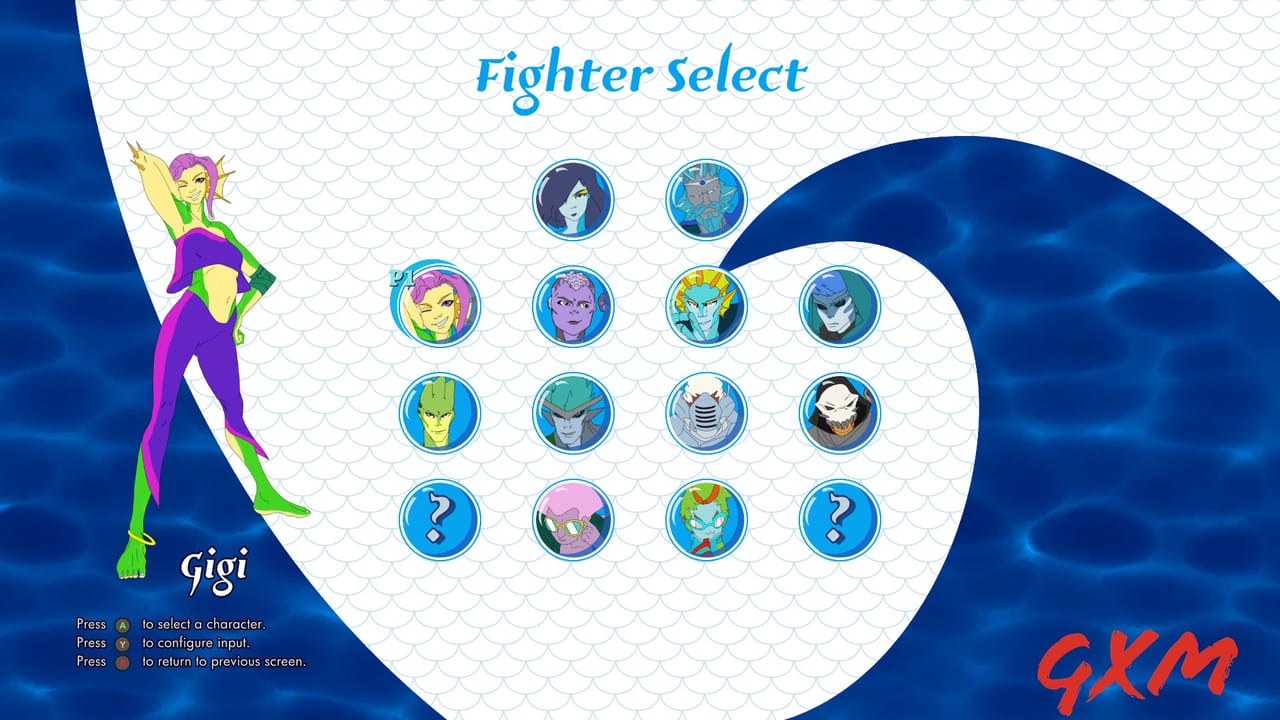The width and height of the screenshot is (1280, 720).
Task: Pick the white armored robotic fighter portrait
Action: [705, 417]
